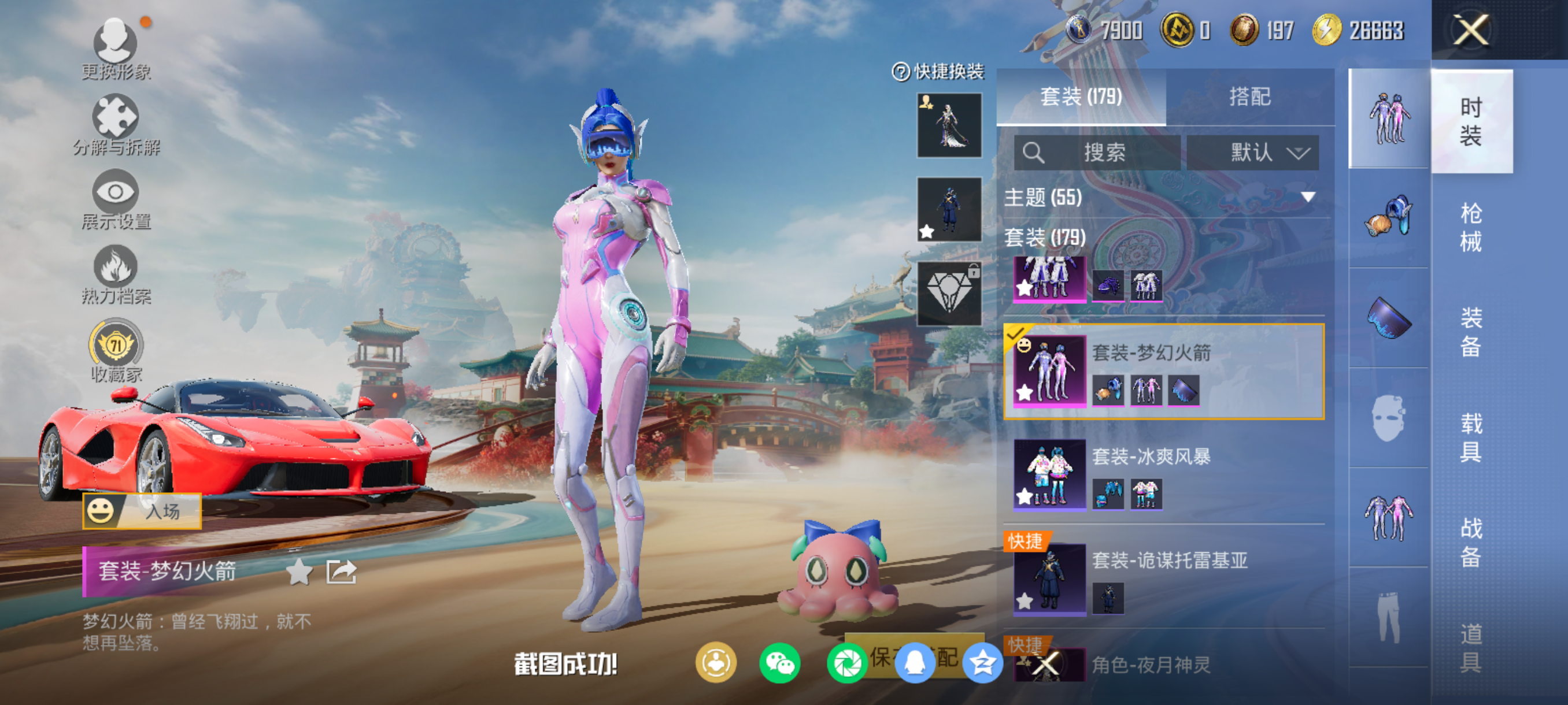Switch to the 搭配 tab
Screen dimensions: 1568x705
[x=1249, y=97]
